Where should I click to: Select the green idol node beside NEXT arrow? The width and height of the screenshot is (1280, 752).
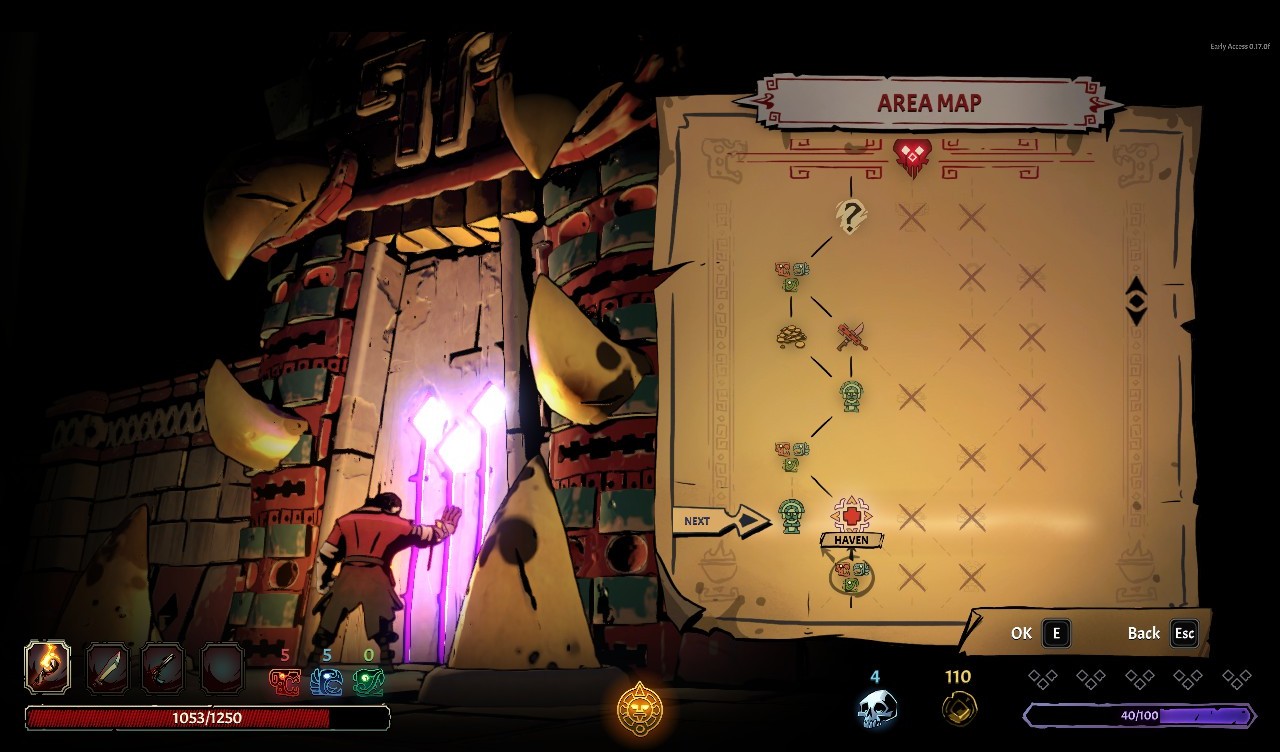pyautogui.click(x=791, y=516)
